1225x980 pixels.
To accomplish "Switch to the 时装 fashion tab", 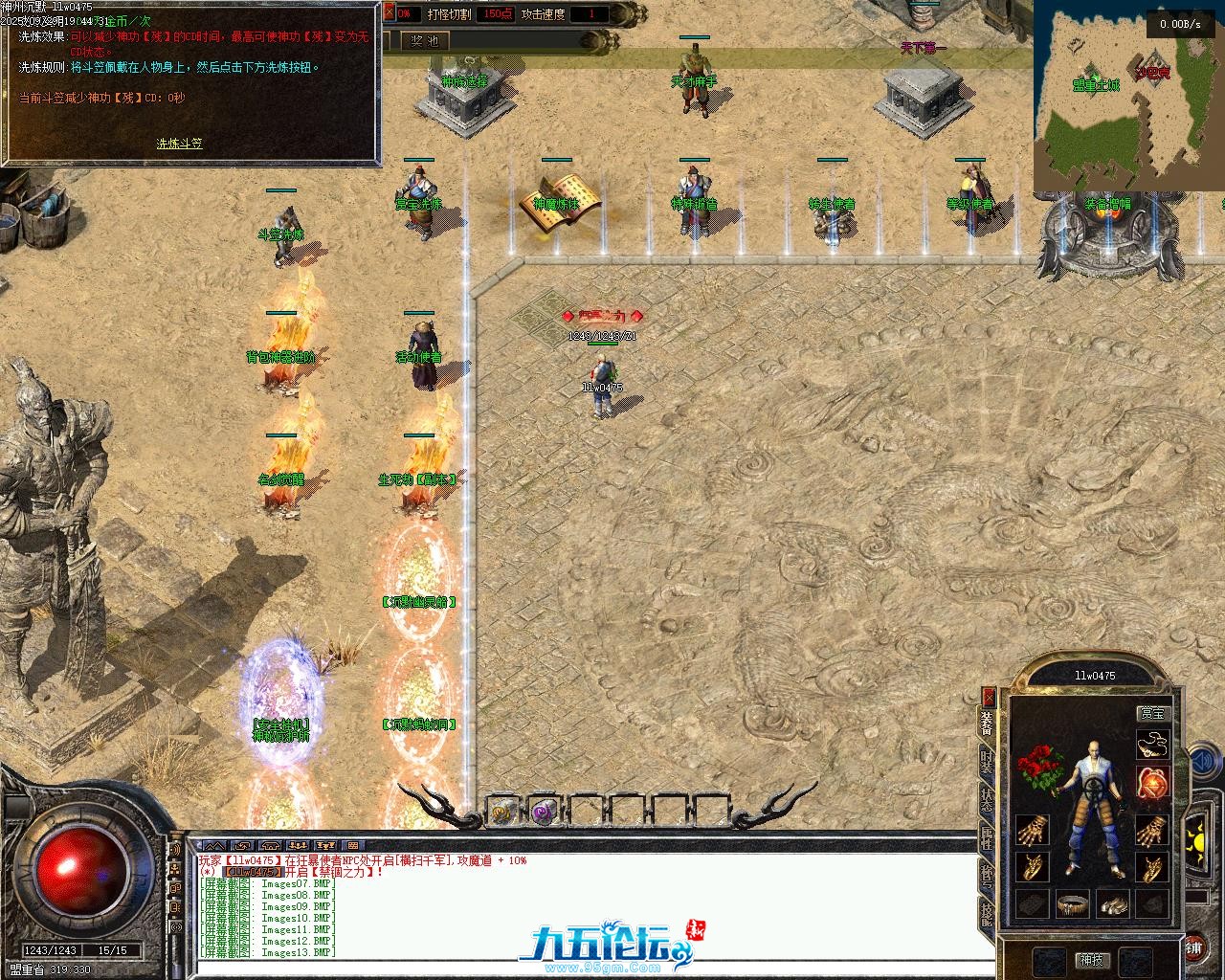I will pos(987,763).
